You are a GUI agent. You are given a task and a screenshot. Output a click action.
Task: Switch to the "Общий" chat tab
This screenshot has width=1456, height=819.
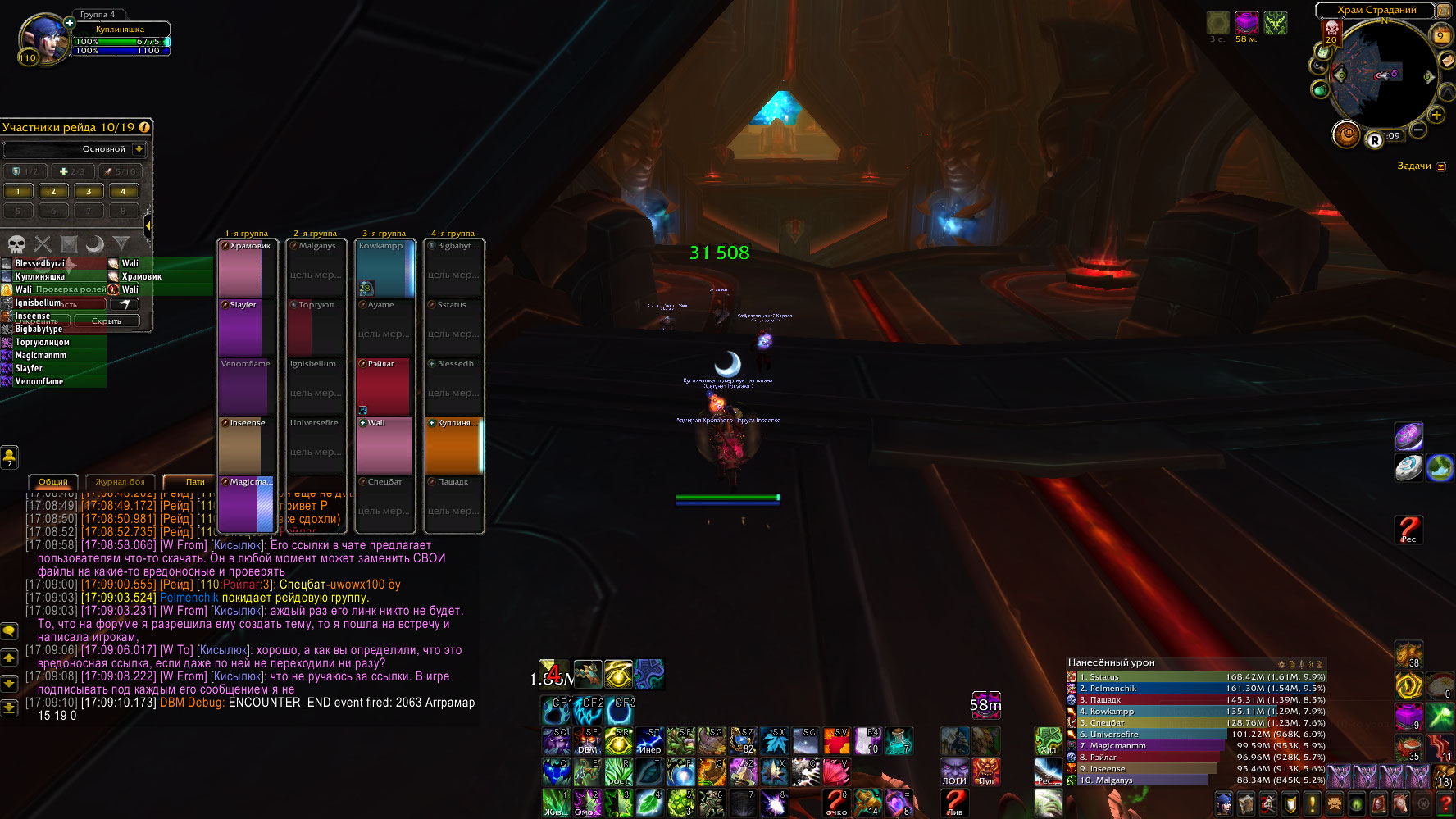pos(53,482)
